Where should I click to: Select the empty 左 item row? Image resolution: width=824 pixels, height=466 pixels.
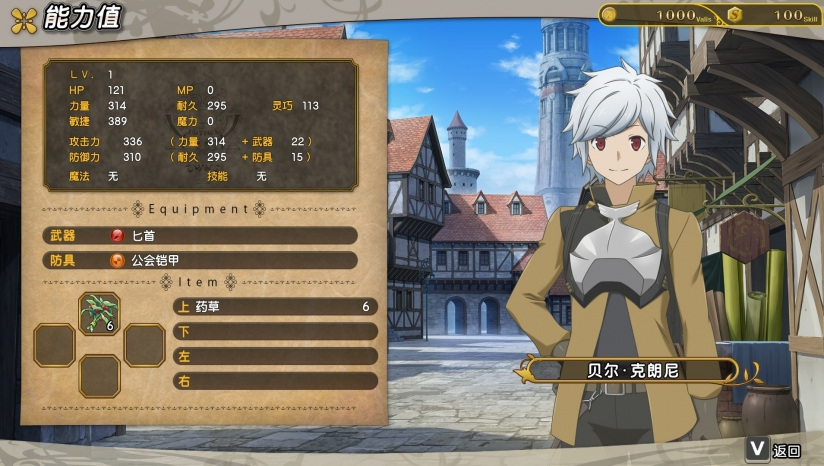coord(275,356)
